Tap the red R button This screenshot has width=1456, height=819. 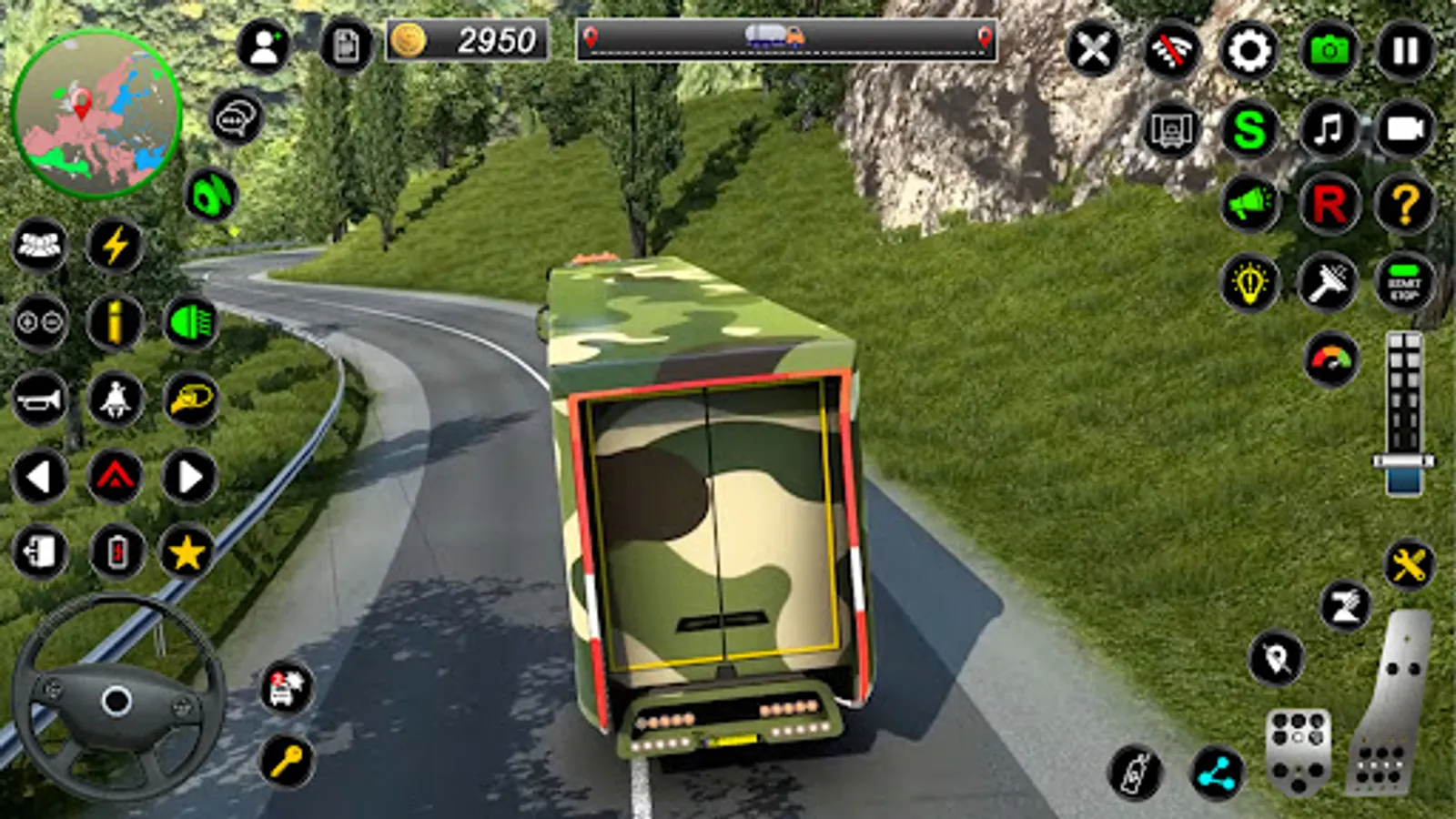(1328, 206)
